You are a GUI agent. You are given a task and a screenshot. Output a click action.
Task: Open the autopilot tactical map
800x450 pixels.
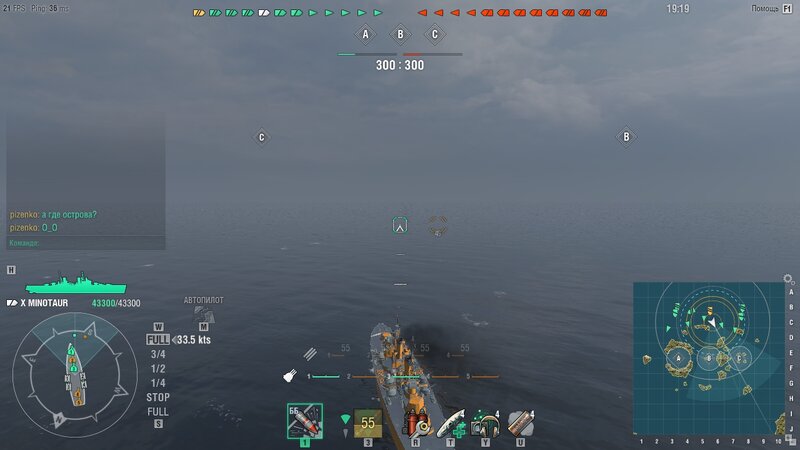(x=204, y=315)
